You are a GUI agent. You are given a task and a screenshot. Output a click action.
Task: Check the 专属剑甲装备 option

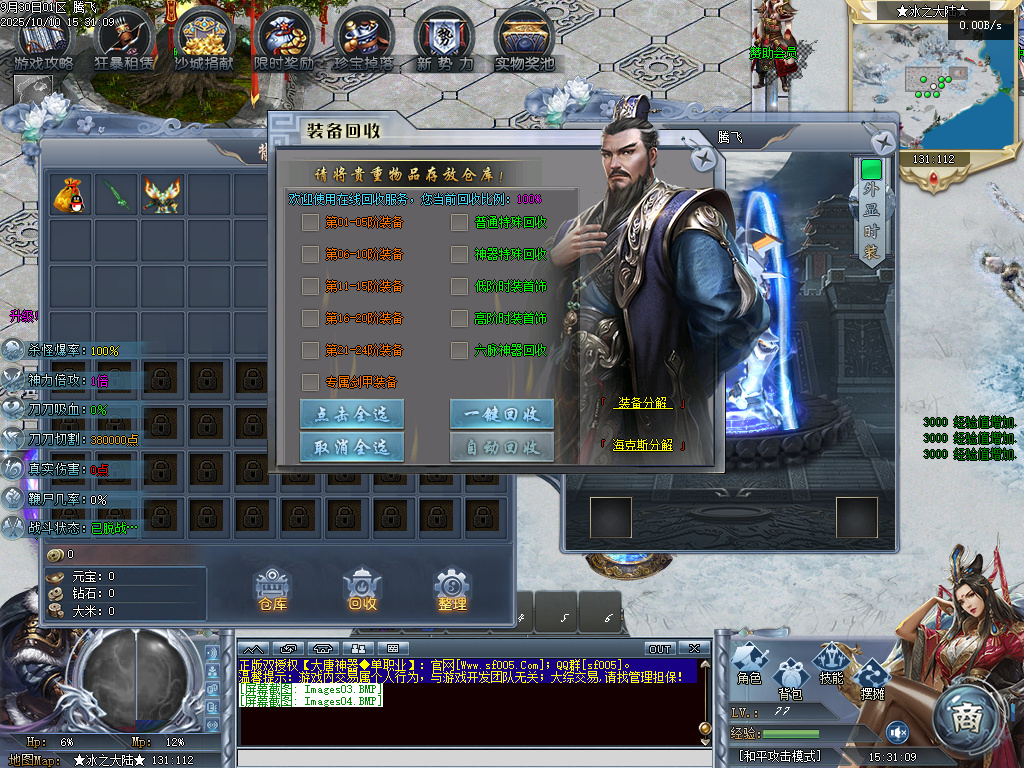point(310,382)
